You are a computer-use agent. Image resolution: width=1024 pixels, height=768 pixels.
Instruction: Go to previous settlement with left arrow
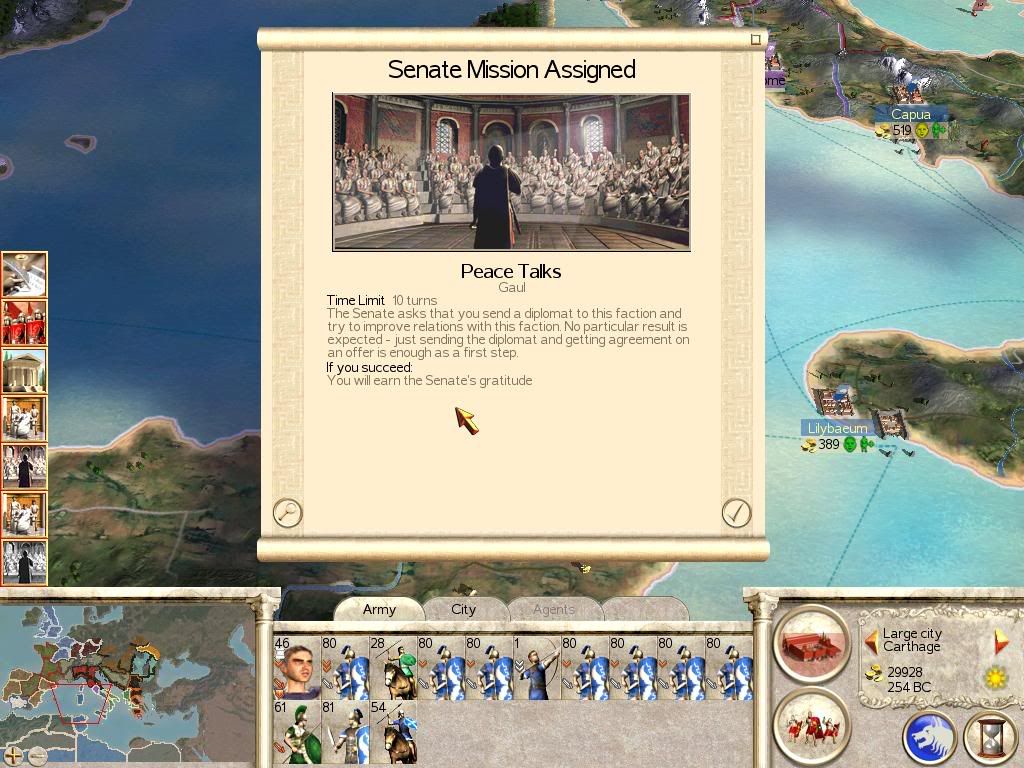coord(871,641)
